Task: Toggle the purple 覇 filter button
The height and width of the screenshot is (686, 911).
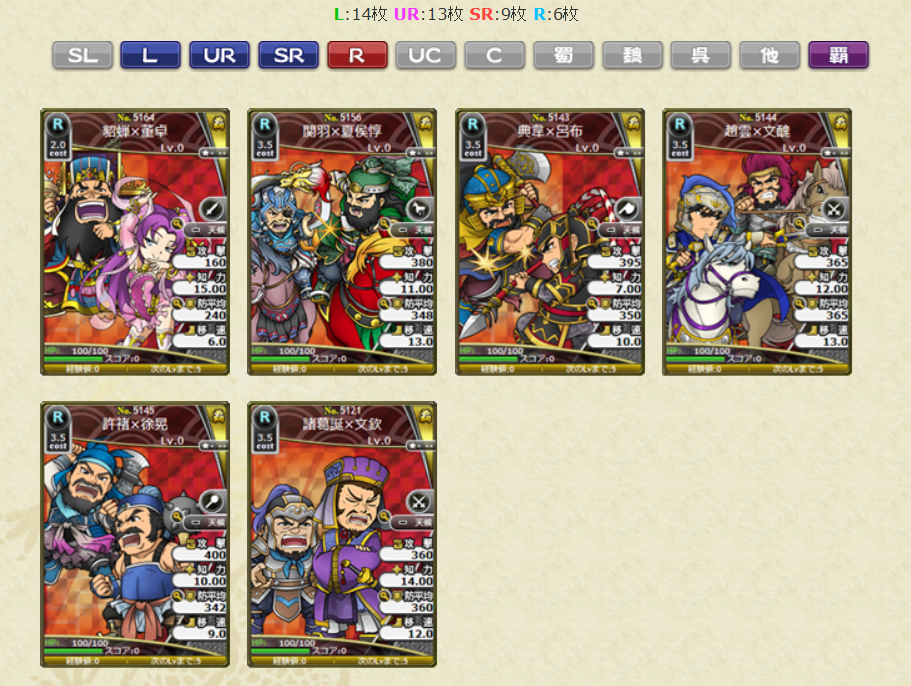Action: click(838, 55)
